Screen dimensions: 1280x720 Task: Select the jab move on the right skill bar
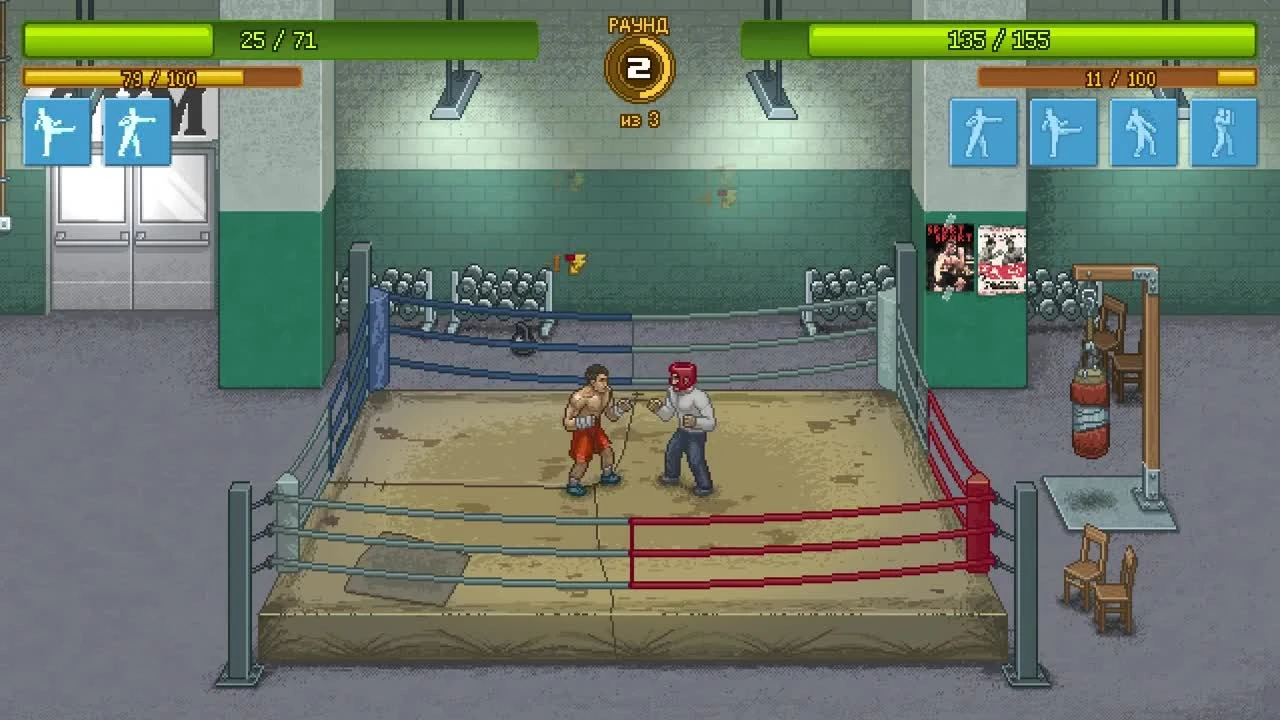[x=984, y=133]
